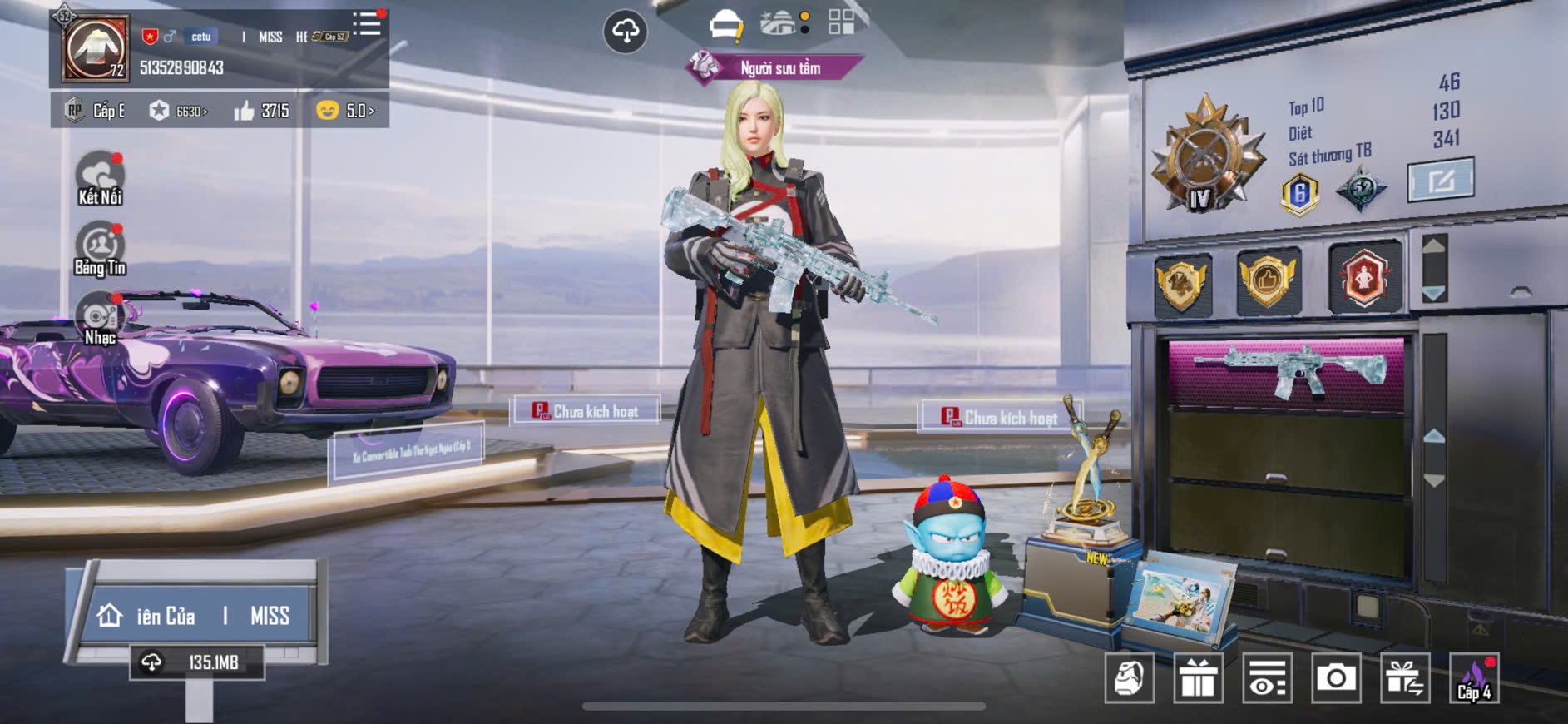Select the helmet icon with exclamation mark
The image size is (1568, 724).
click(x=725, y=25)
